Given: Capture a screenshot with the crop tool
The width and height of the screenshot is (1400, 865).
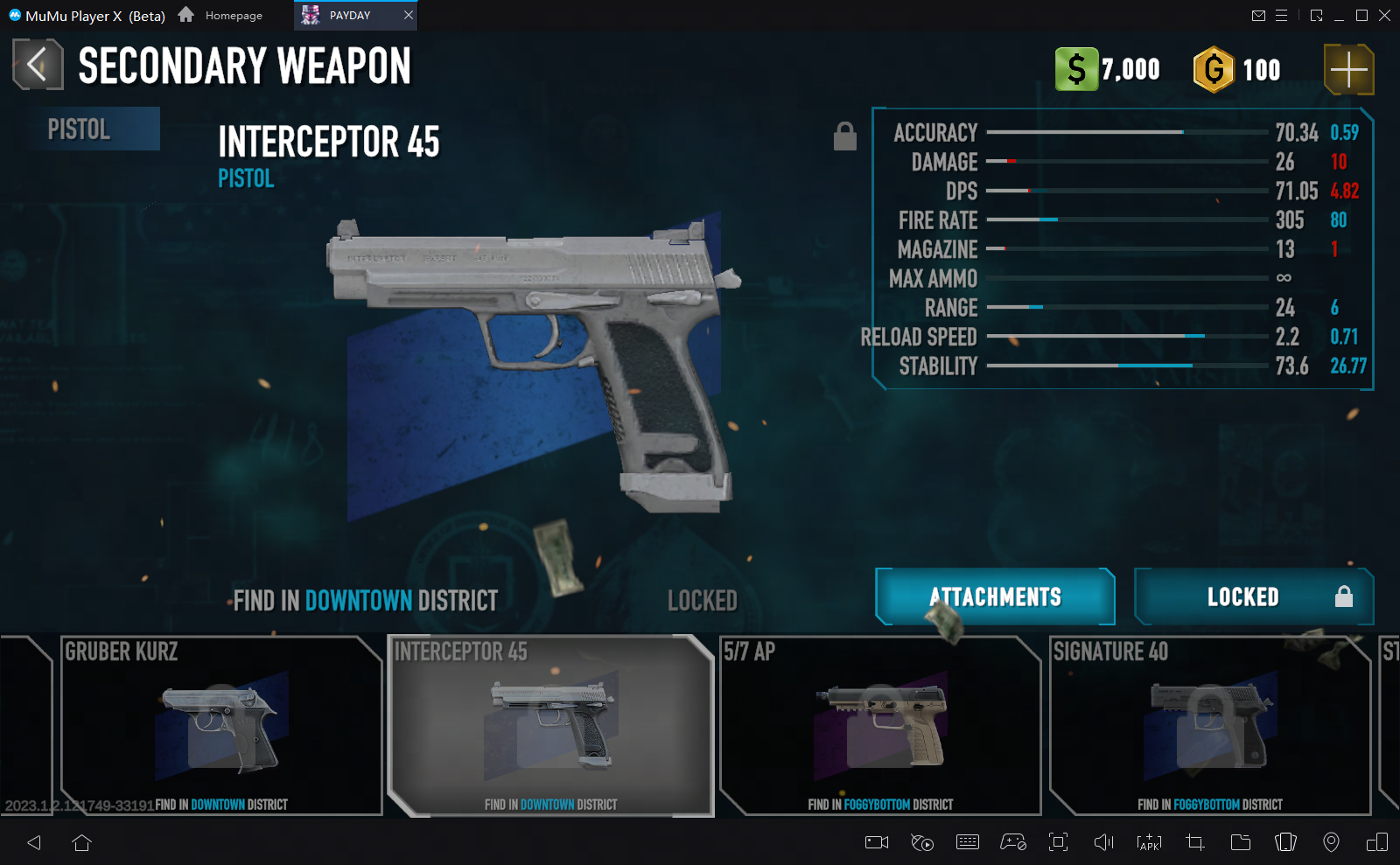Looking at the screenshot, I should click(1193, 842).
